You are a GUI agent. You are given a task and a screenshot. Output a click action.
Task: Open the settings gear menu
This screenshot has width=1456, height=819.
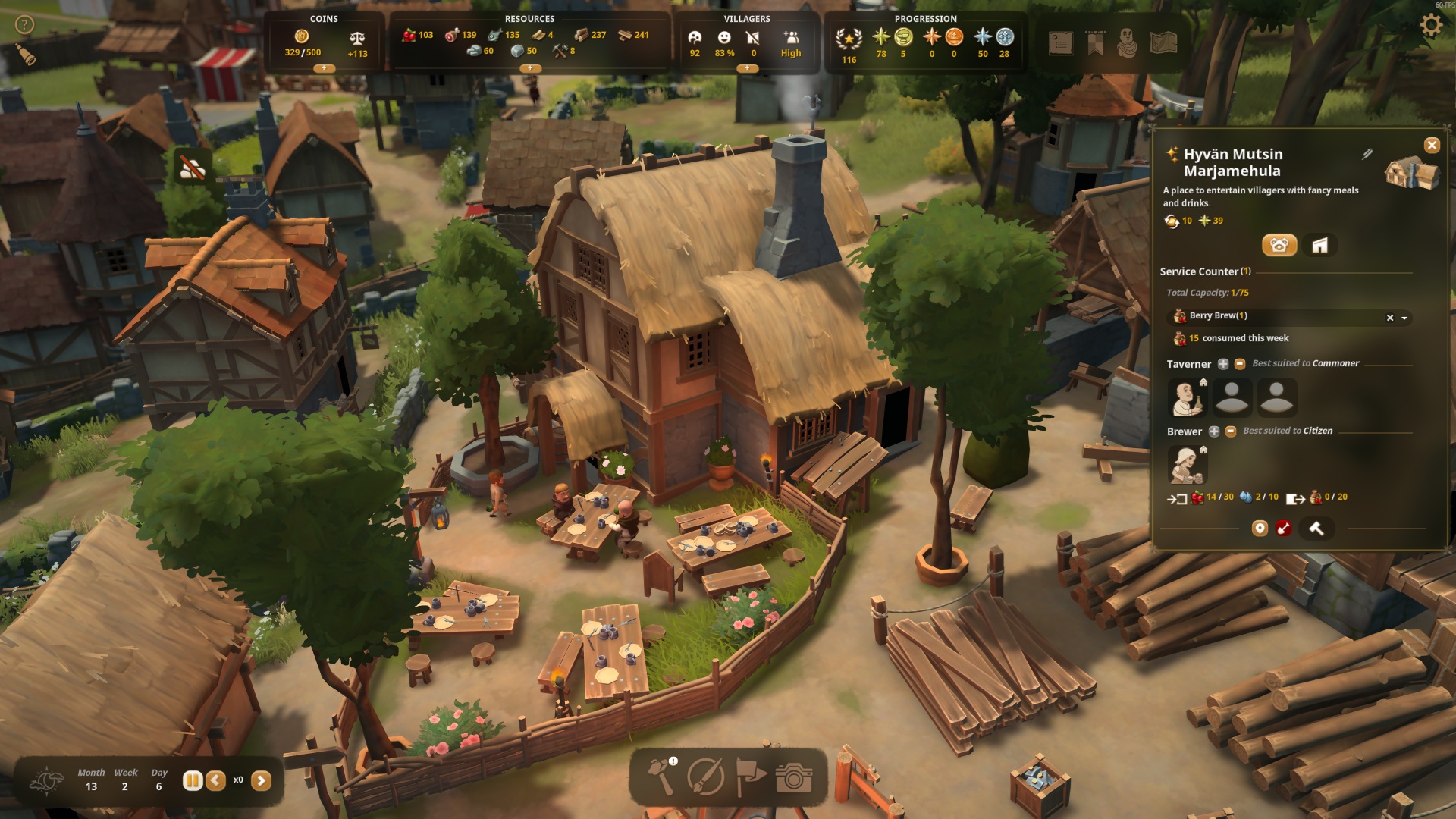pyautogui.click(x=1431, y=26)
